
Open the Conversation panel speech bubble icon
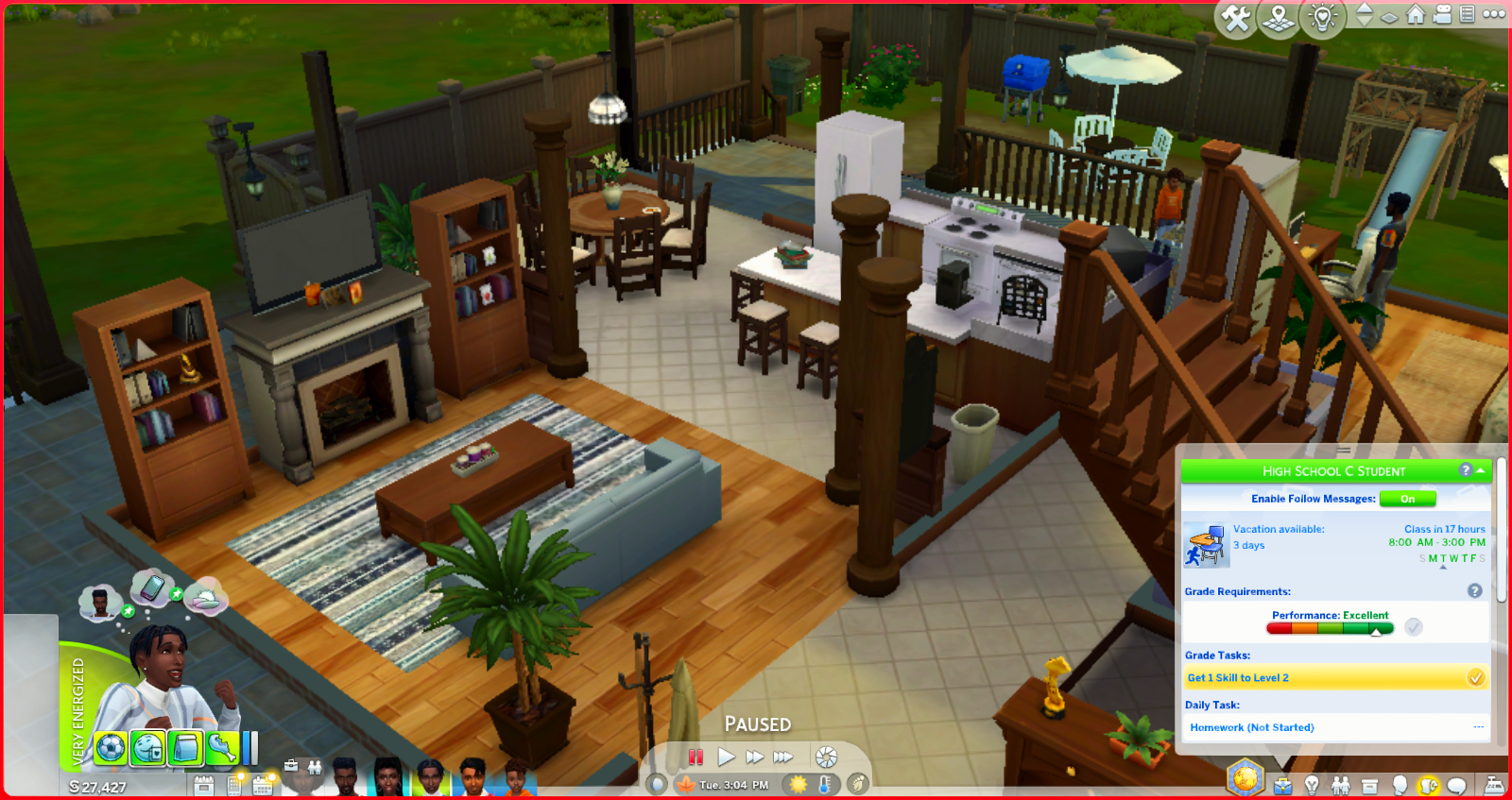click(x=1456, y=785)
